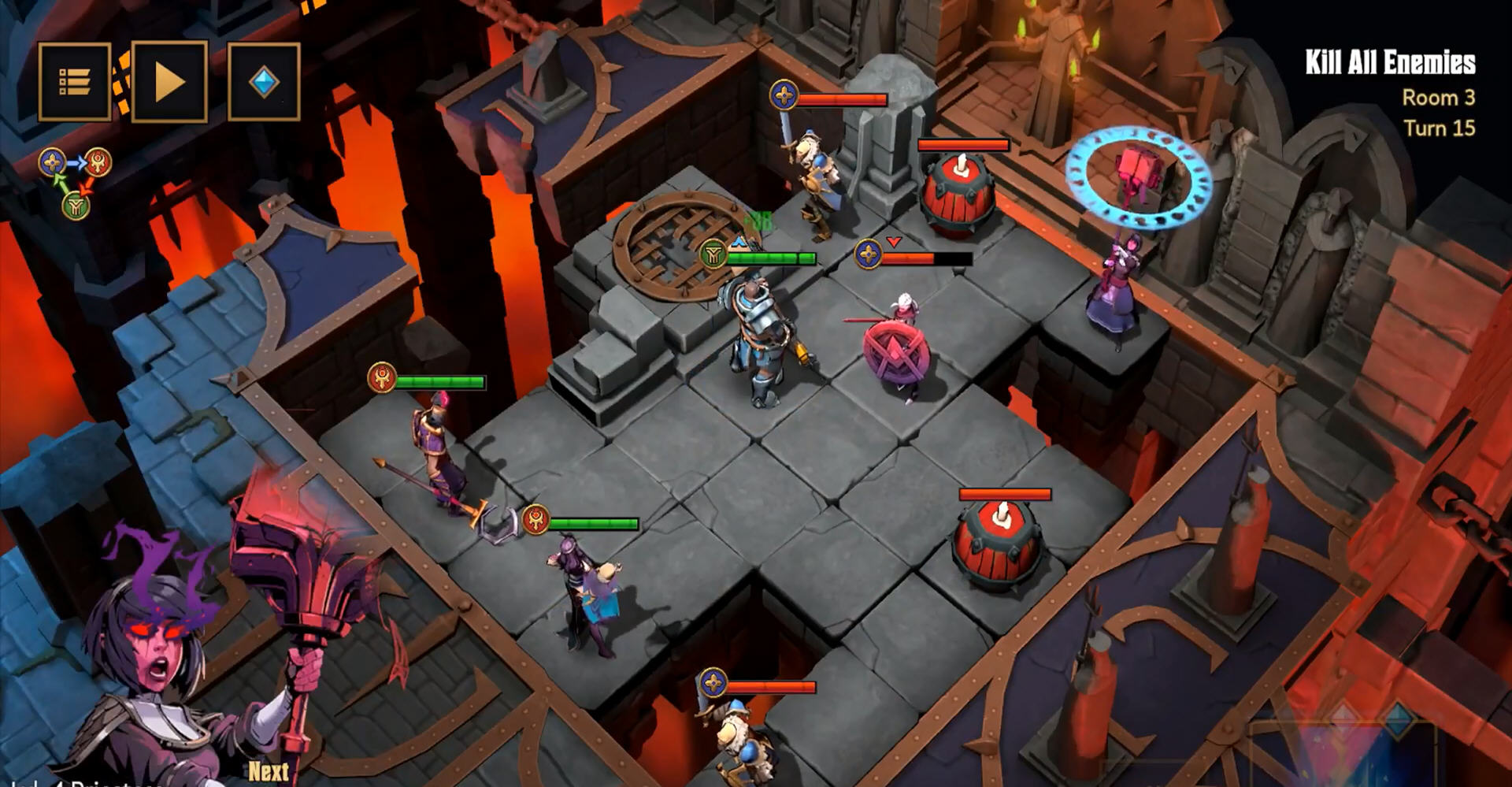The width and height of the screenshot is (1512, 787).
Task: Select the blue diamond gem button
Action: coord(264,82)
